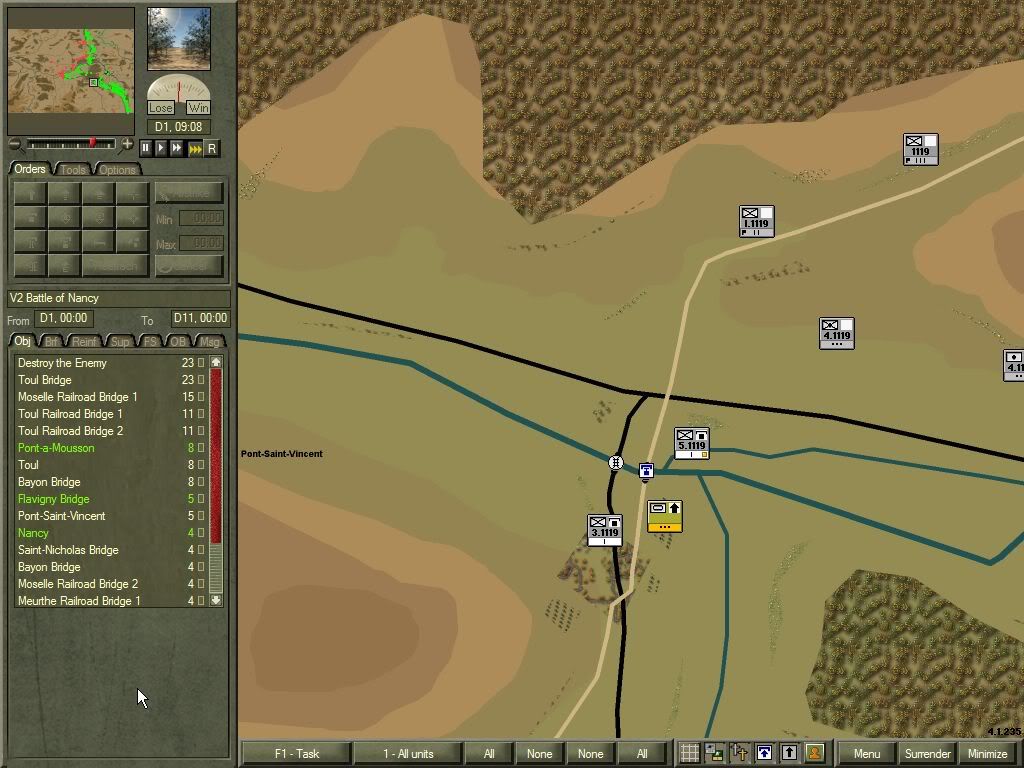Screen dimensions: 1024x768
Task: Run the game at normal speed
Action: pyautogui.click(x=161, y=148)
